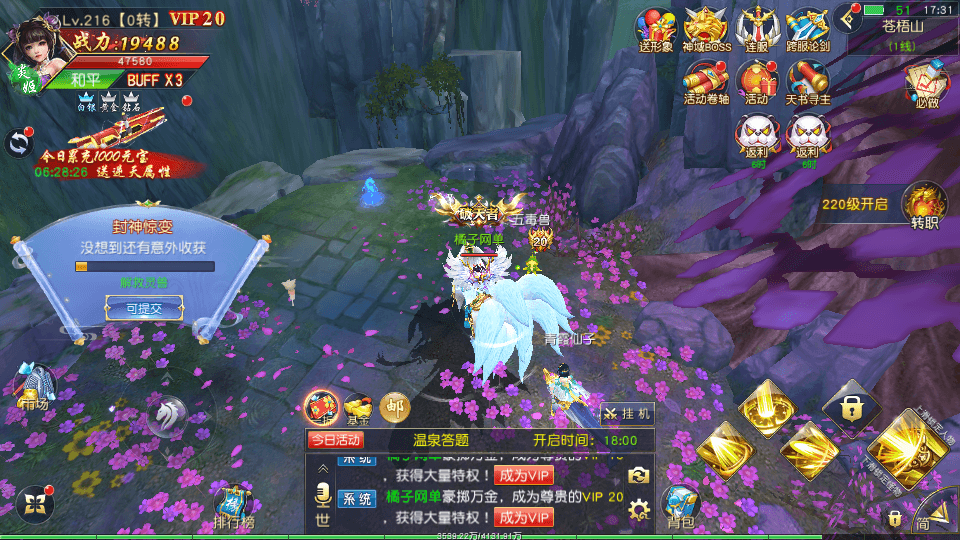This screenshot has height=540, width=960.
Task: Click the mount horse button
Action: click(x=166, y=414)
